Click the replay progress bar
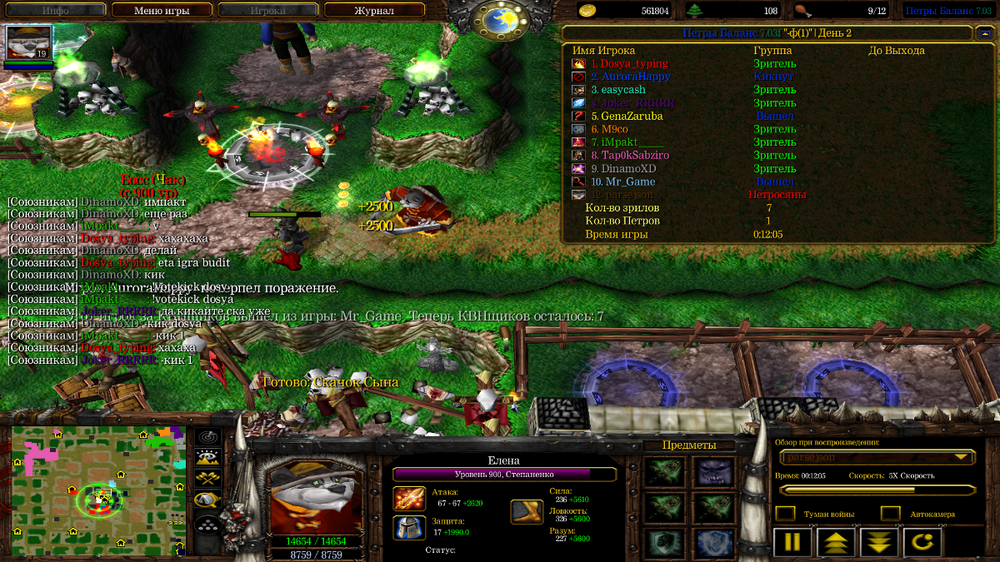Image resolution: width=1000 pixels, height=562 pixels. coord(877,490)
